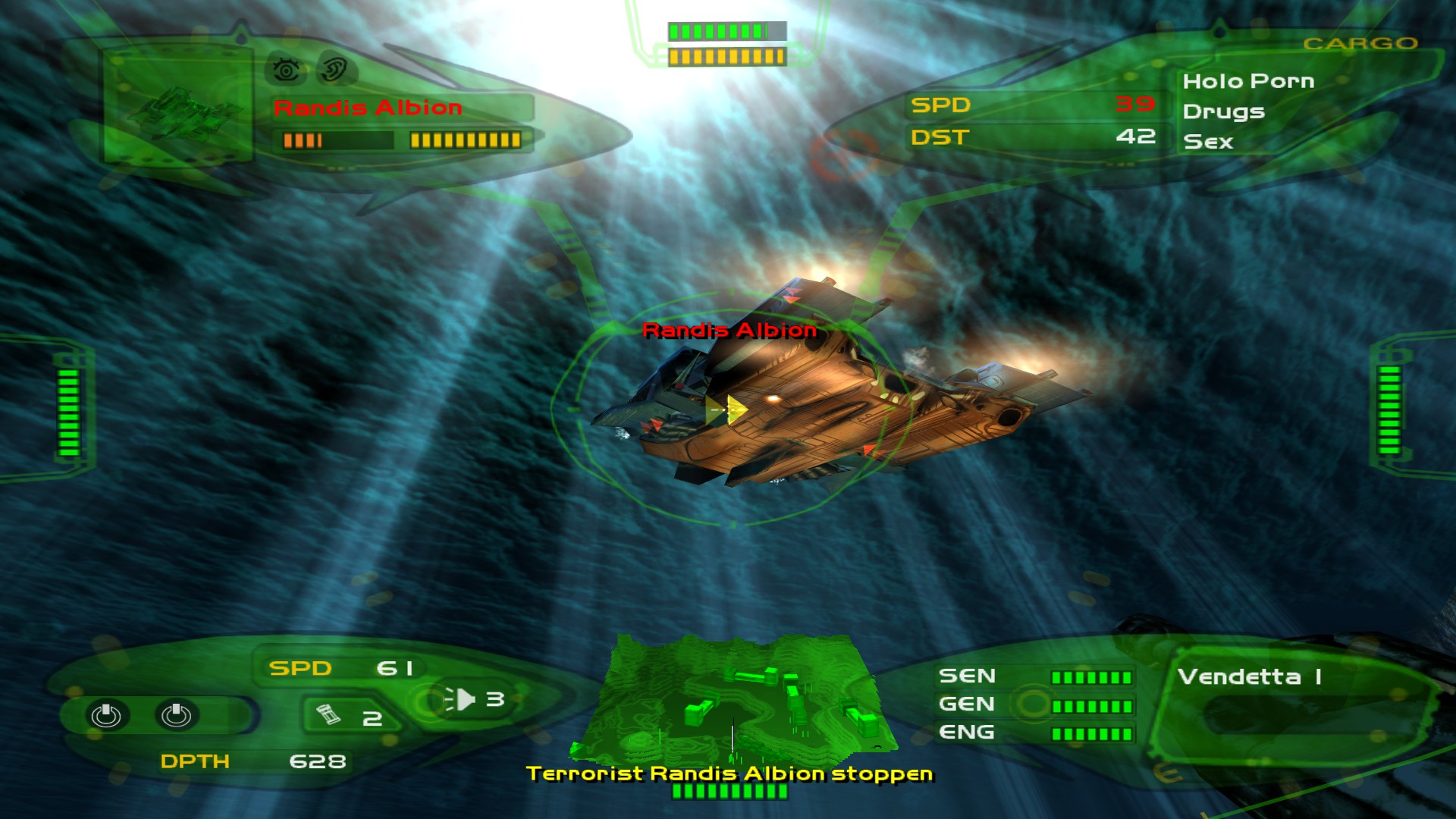Expand the CARGO panel header
The height and width of the screenshot is (819, 1456).
click(x=1361, y=44)
